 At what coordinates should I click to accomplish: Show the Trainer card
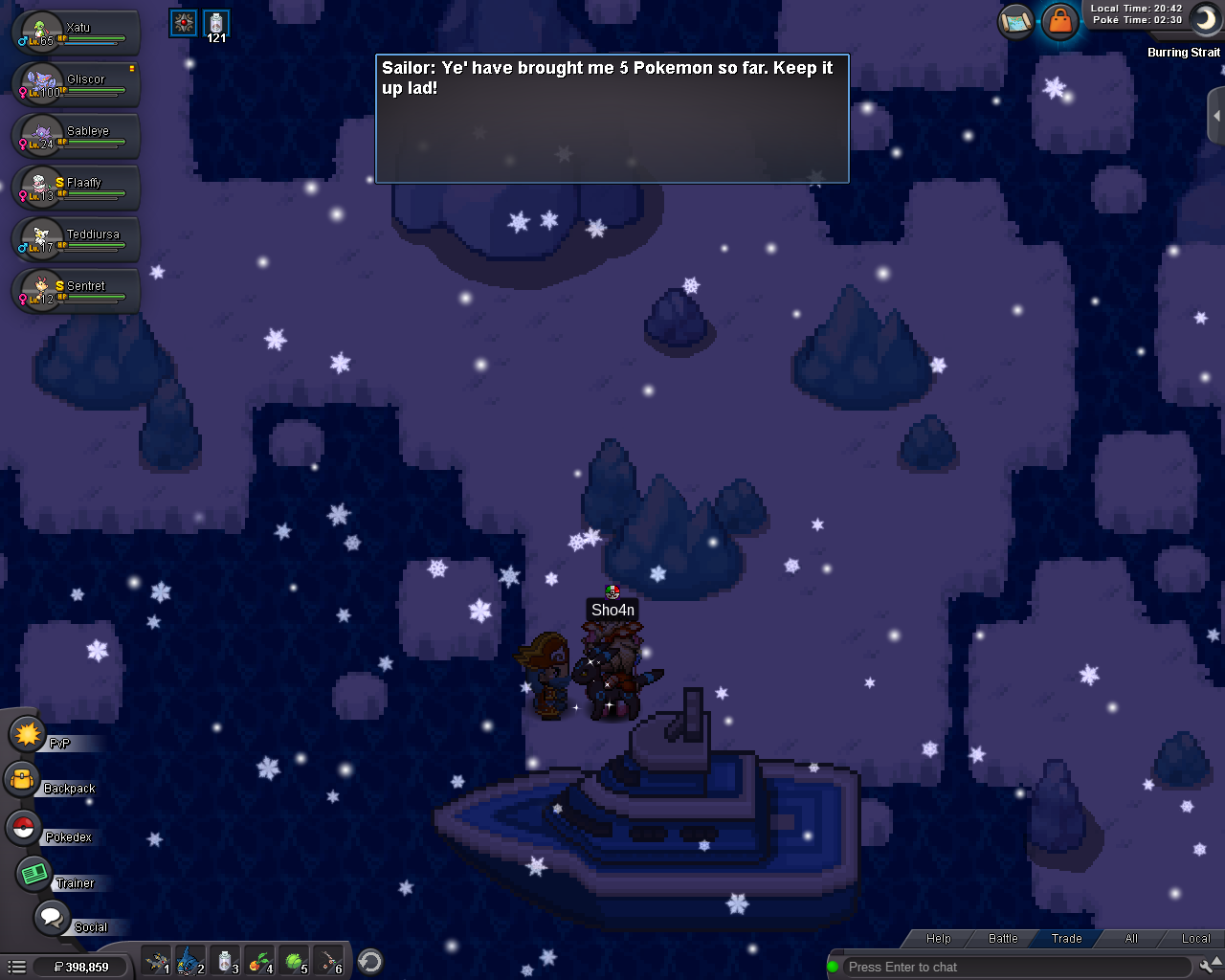pos(35,874)
